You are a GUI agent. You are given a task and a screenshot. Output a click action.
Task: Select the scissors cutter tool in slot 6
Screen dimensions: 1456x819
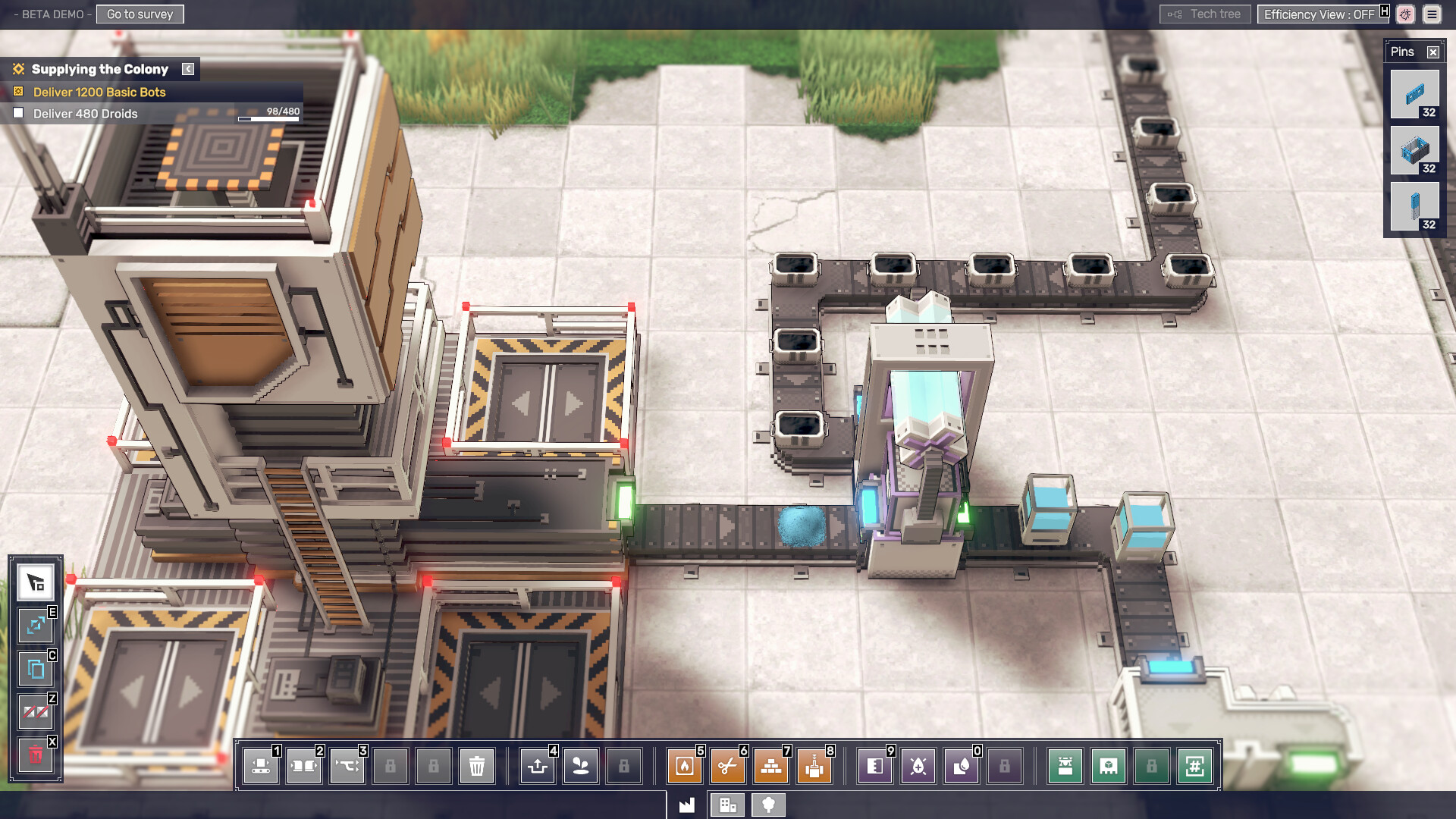coord(727,766)
